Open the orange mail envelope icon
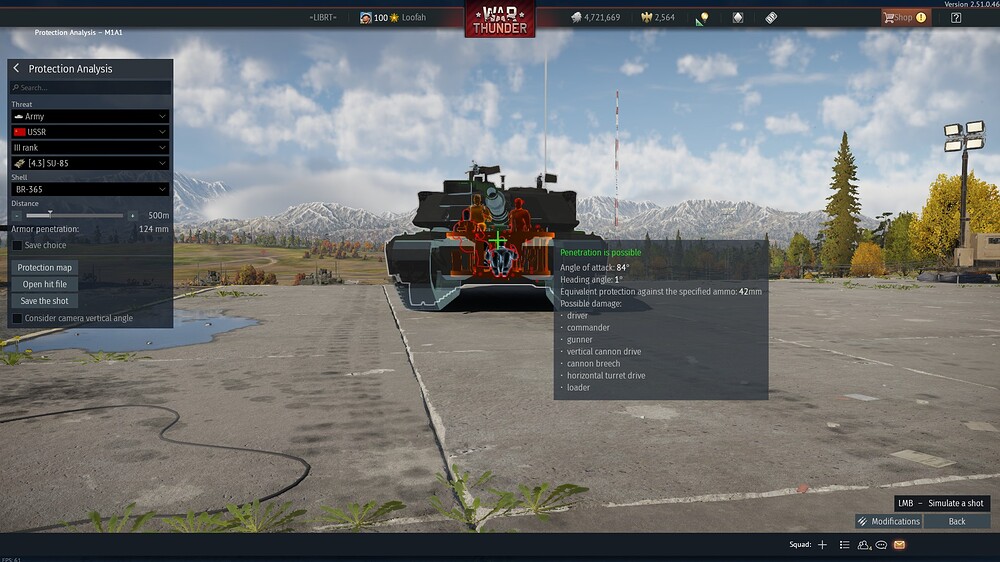The image size is (1000, 562). coord(899,545)
